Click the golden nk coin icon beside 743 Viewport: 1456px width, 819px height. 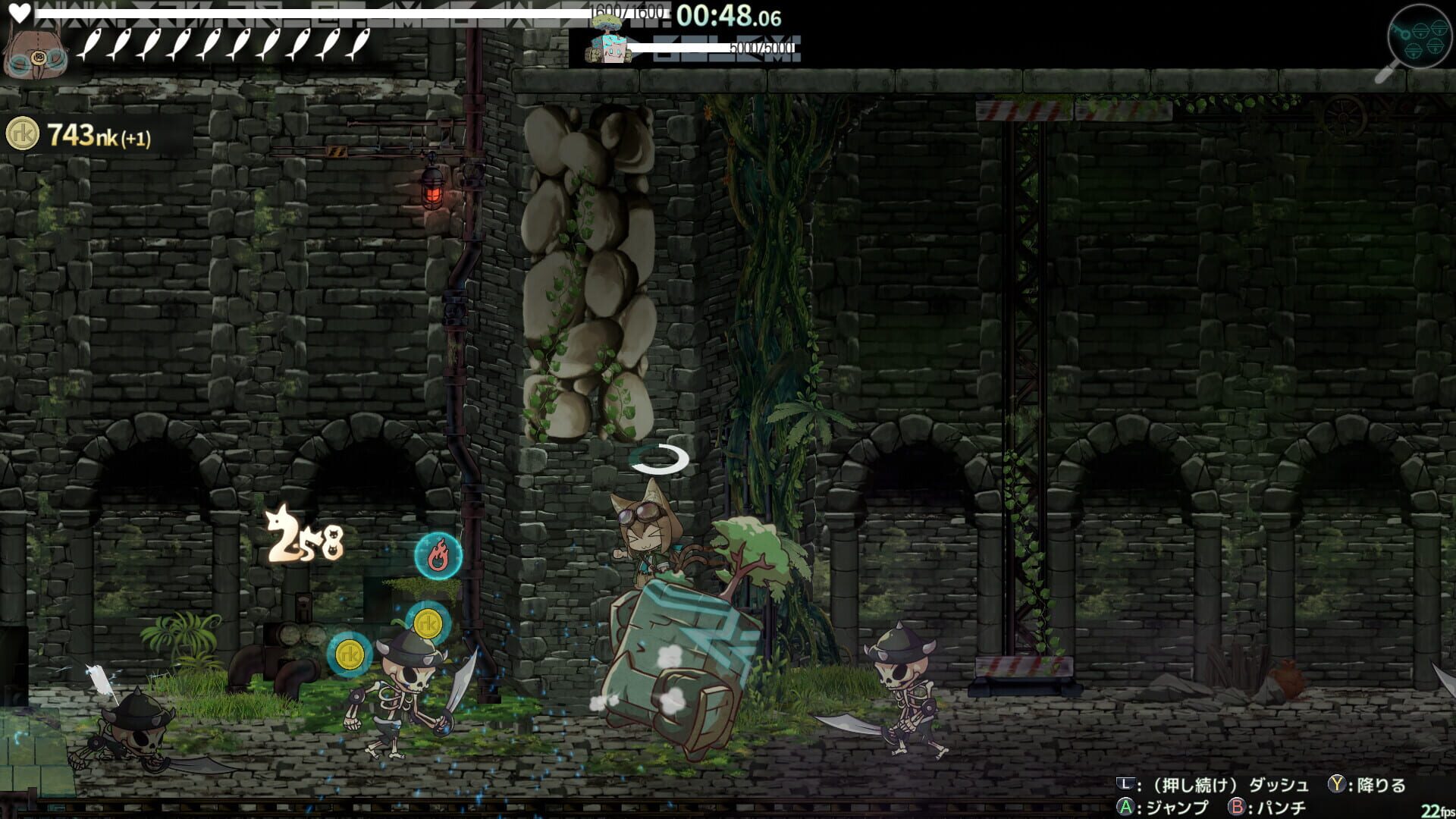(23, 133)
